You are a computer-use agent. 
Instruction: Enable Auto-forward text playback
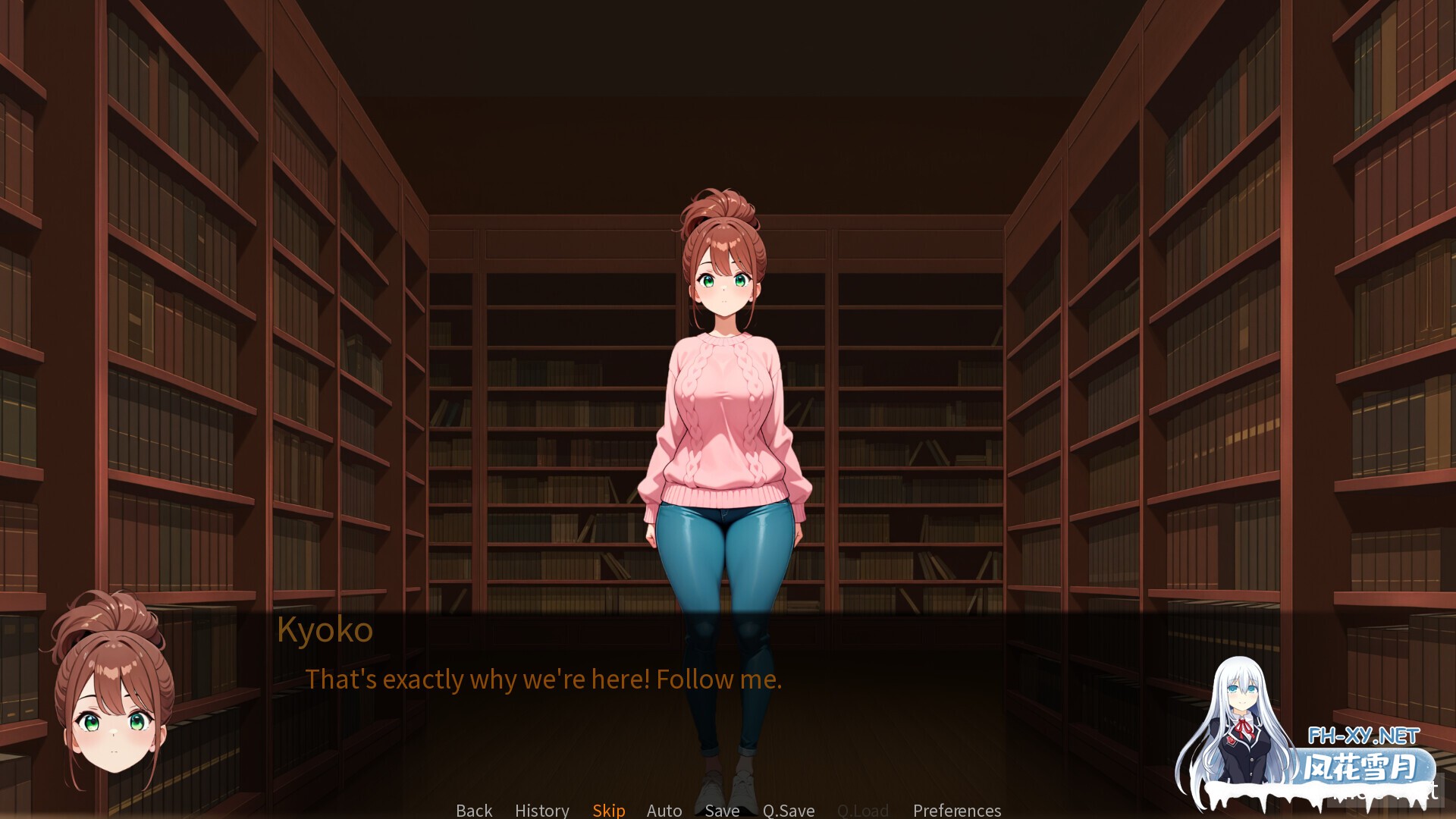(x=664, y=810)
